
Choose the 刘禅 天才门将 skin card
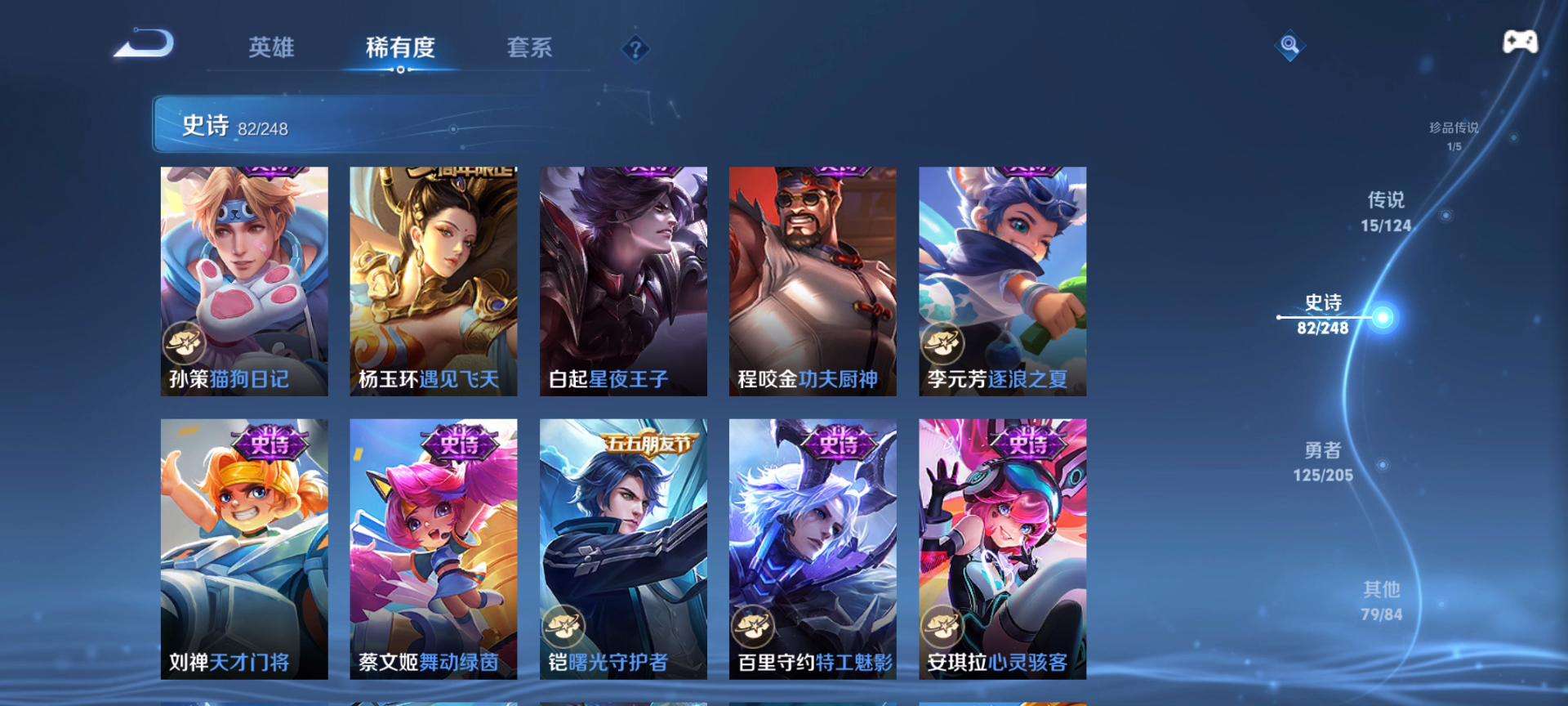[244, 548]
